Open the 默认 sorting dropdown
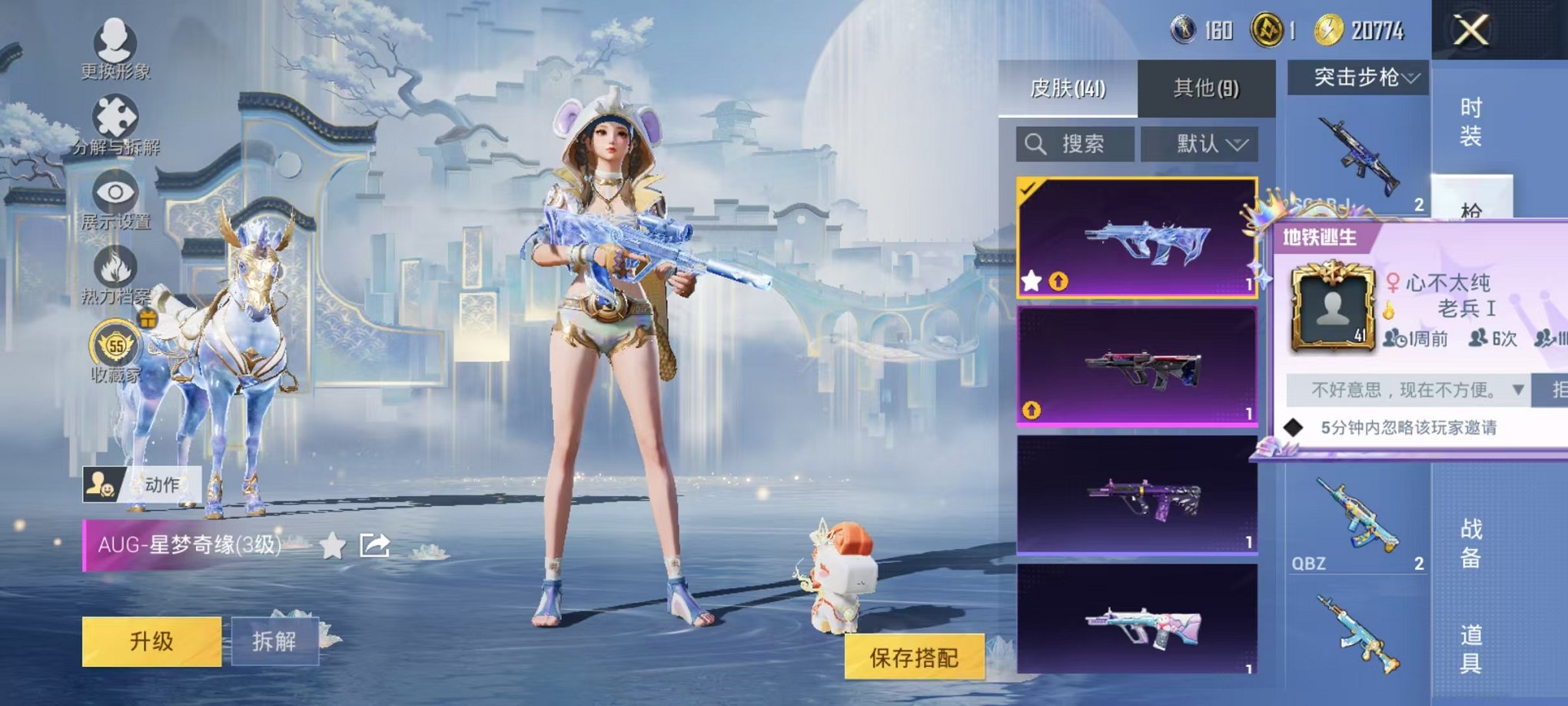 1203,145
